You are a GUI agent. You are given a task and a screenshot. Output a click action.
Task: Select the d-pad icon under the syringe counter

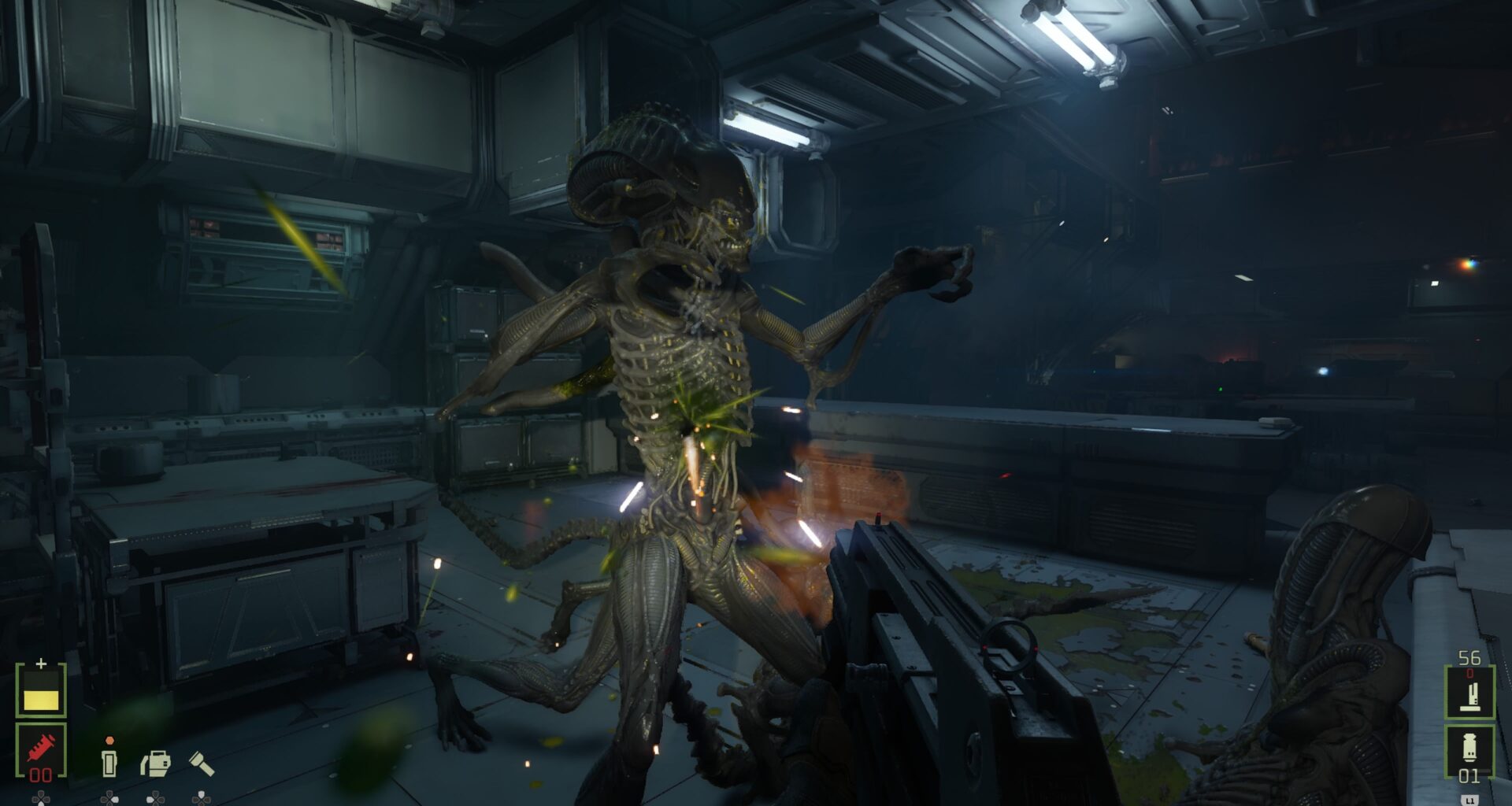41,800
